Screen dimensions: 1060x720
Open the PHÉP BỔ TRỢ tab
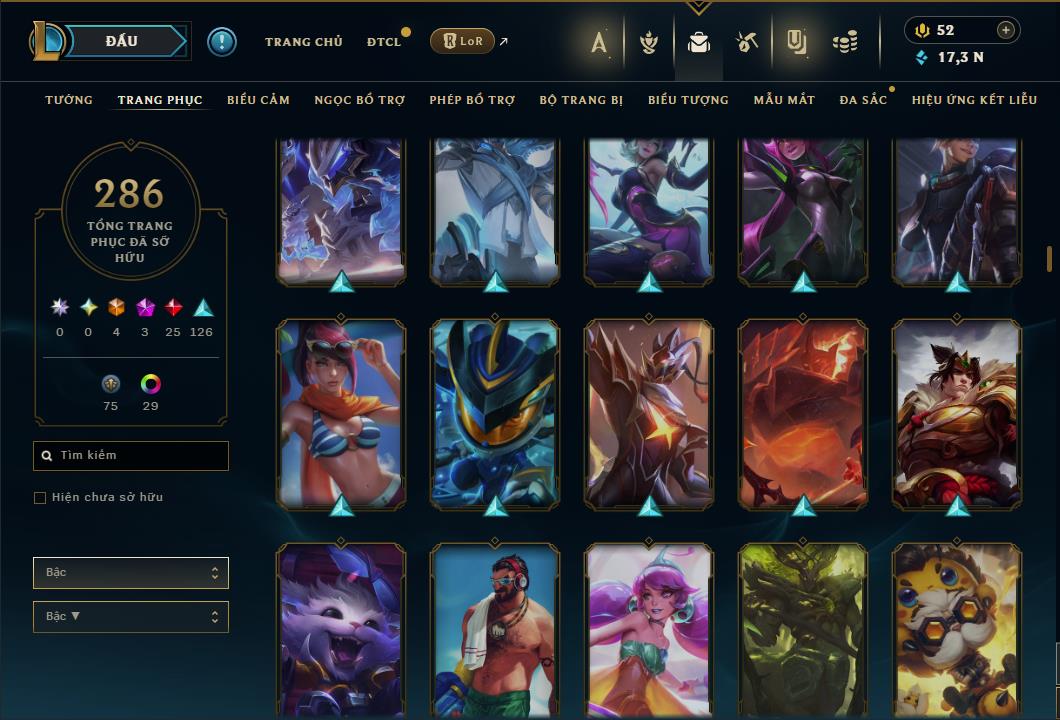pos(472,100)
